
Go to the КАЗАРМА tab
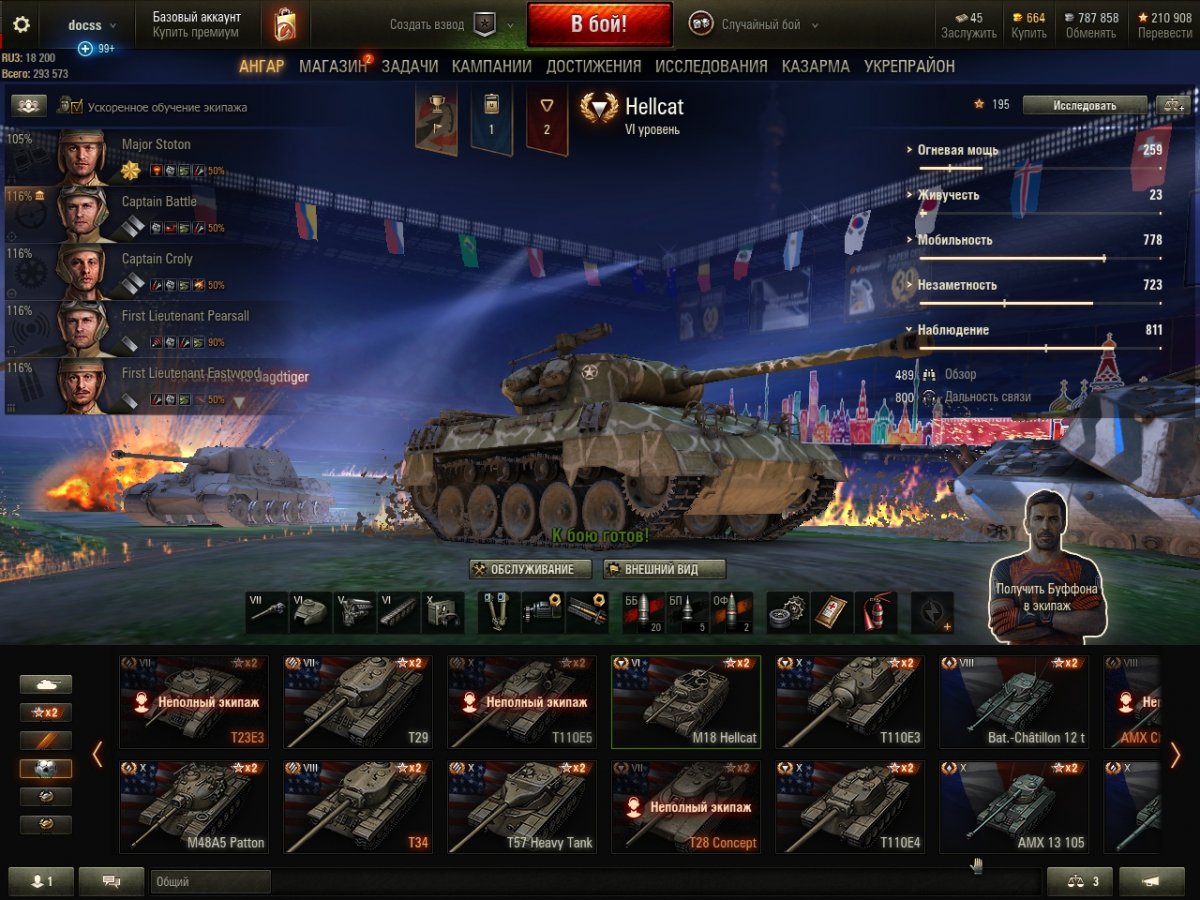click(x=815, y=66)
